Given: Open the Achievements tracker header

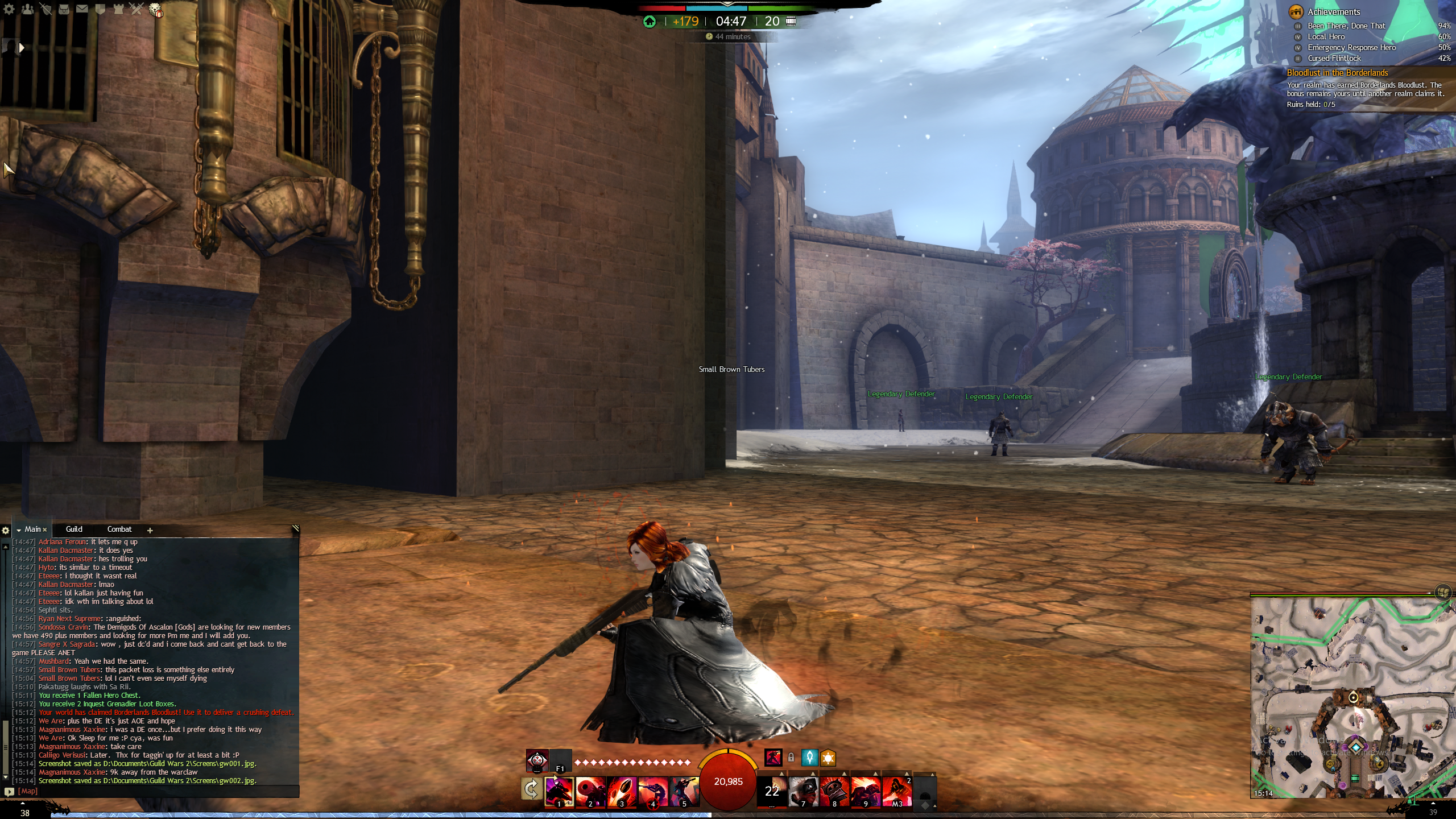Looking at the screenshot, I should (x=1334, y=12).
